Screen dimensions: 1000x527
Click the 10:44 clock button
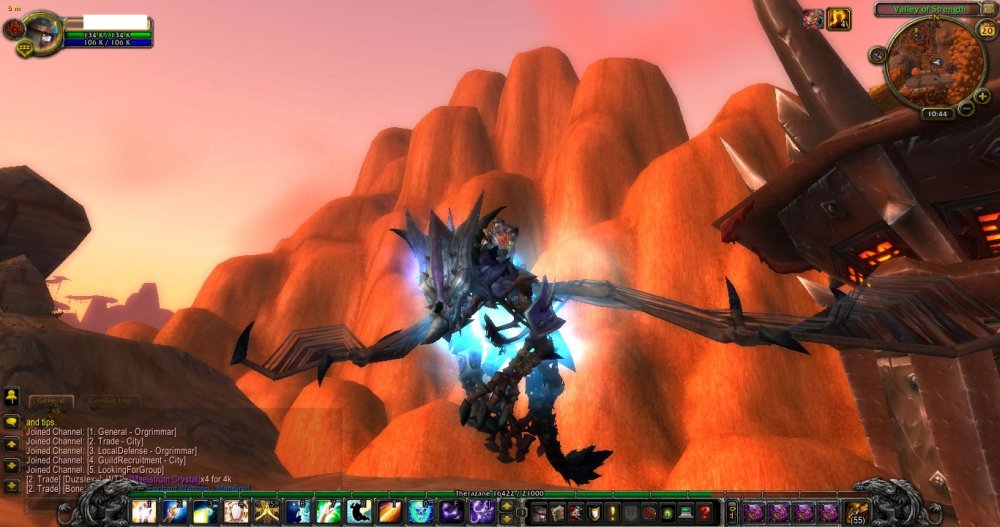(x=938, y=114)
